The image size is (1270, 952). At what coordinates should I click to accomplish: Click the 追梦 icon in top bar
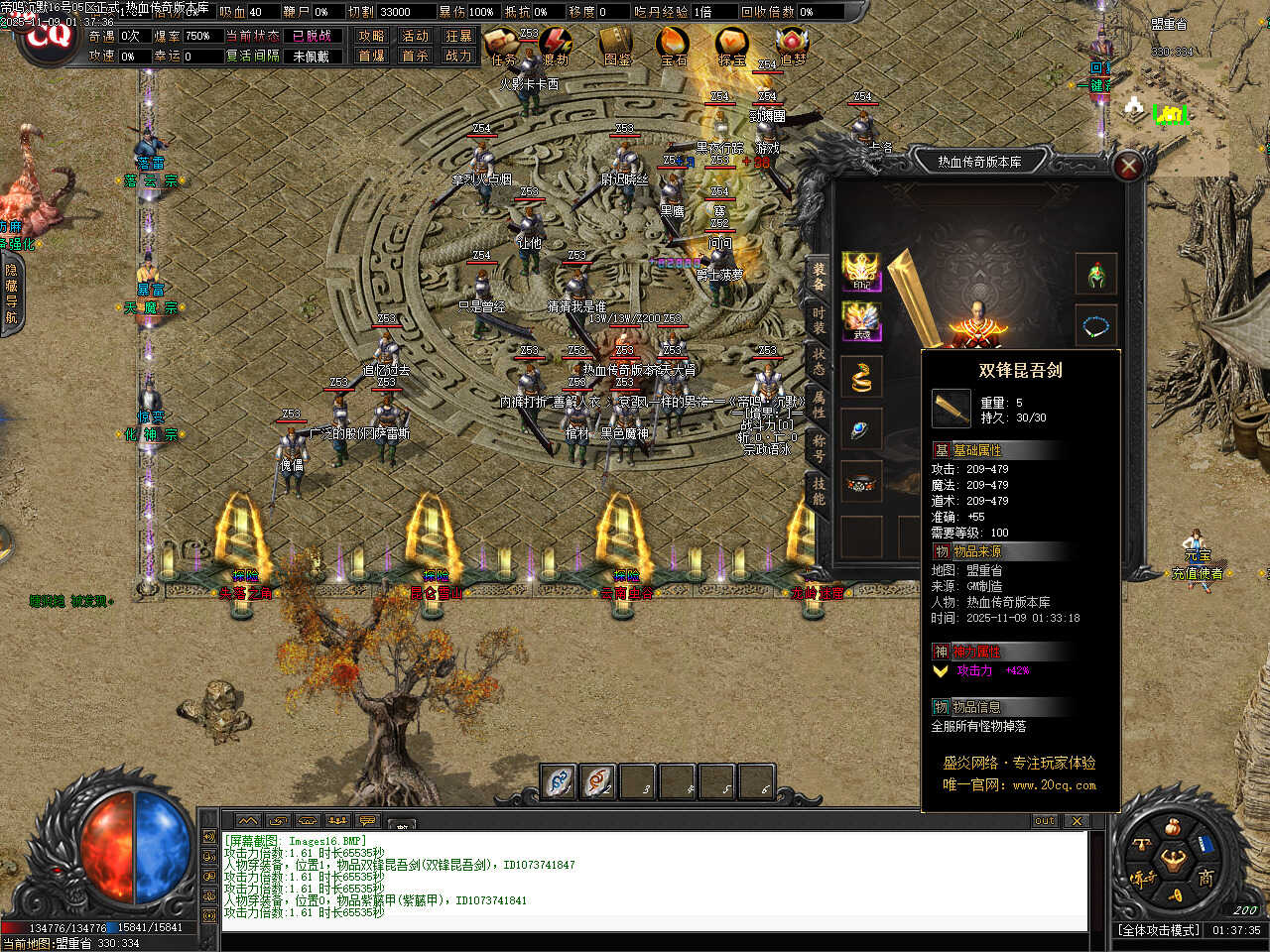(x=792, y=45)
